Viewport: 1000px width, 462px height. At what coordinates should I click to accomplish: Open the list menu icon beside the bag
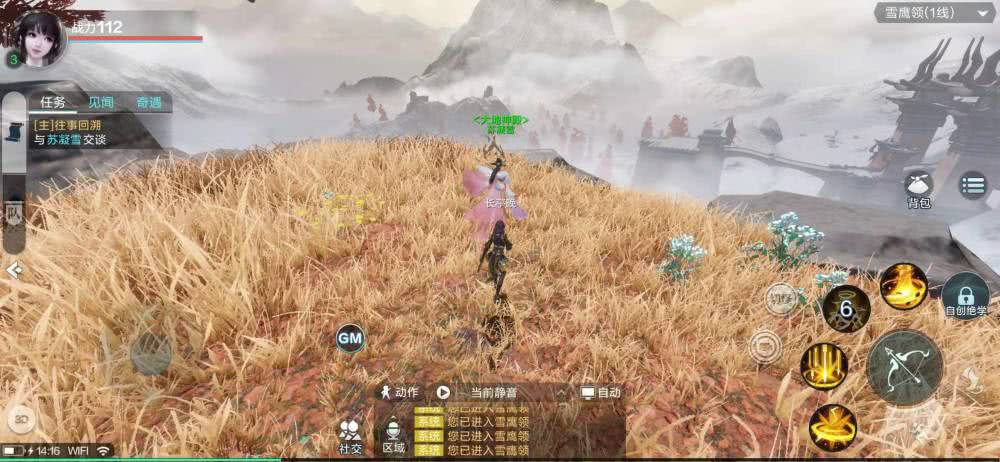pos(973,184)
